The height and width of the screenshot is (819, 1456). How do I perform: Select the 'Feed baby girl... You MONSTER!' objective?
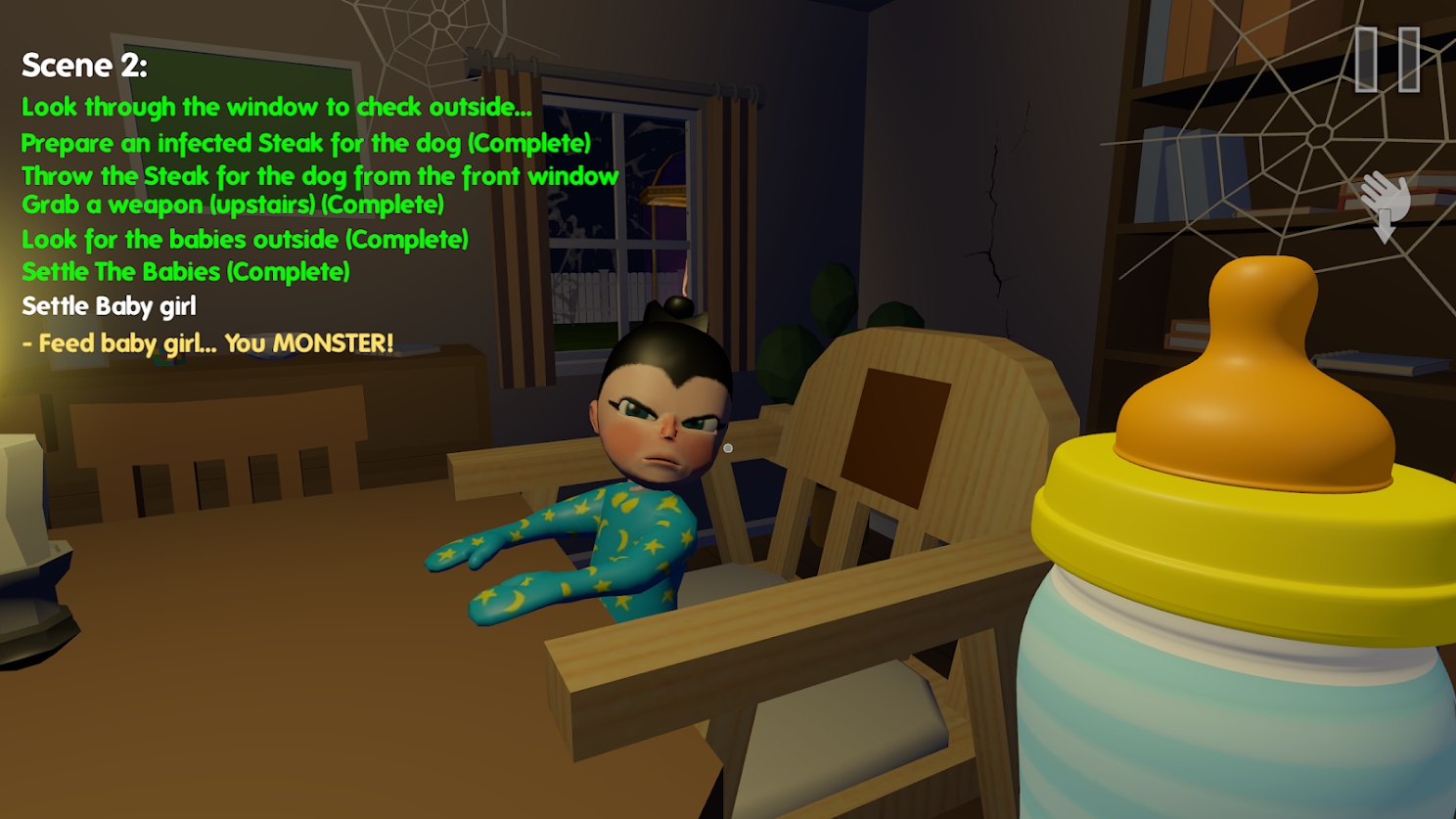point(205,343)
